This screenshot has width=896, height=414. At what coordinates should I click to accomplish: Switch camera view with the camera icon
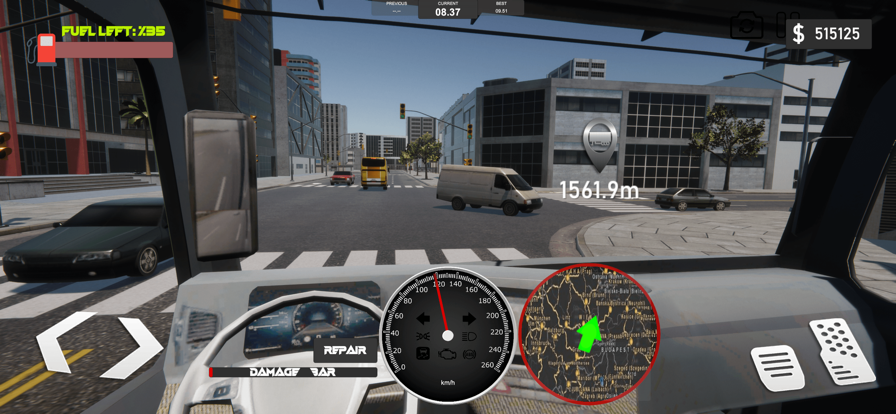pos(746,27)
